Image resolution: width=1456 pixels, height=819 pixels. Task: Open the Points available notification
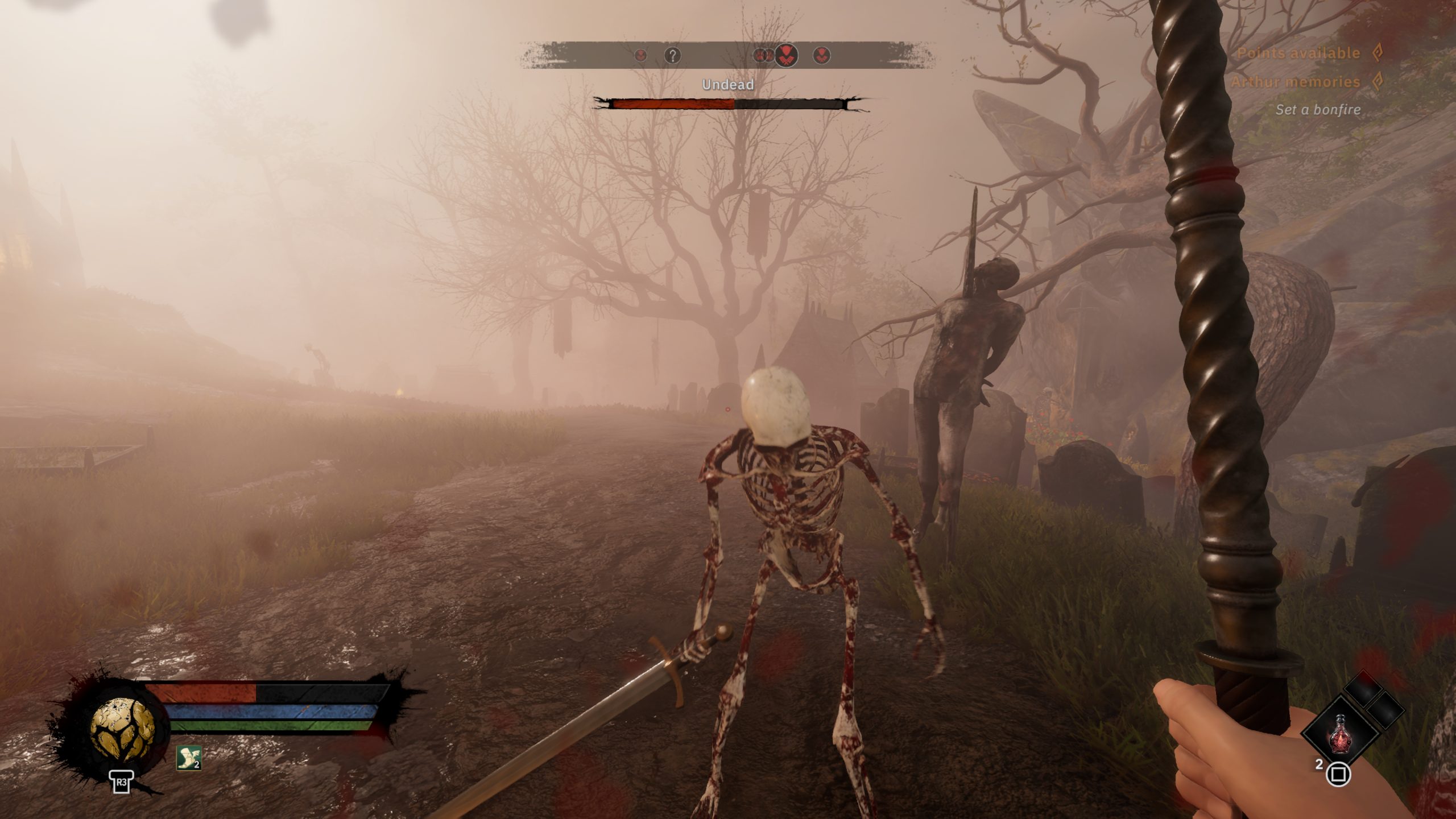coord(1298,53)
